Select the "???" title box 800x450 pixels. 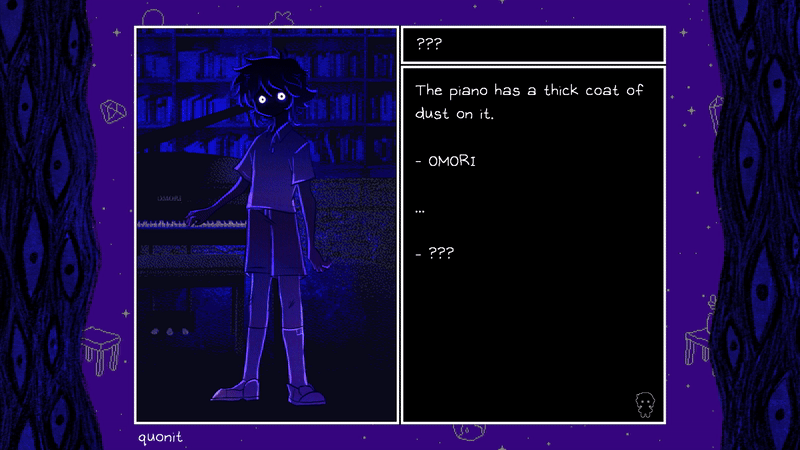coord(533,45)
